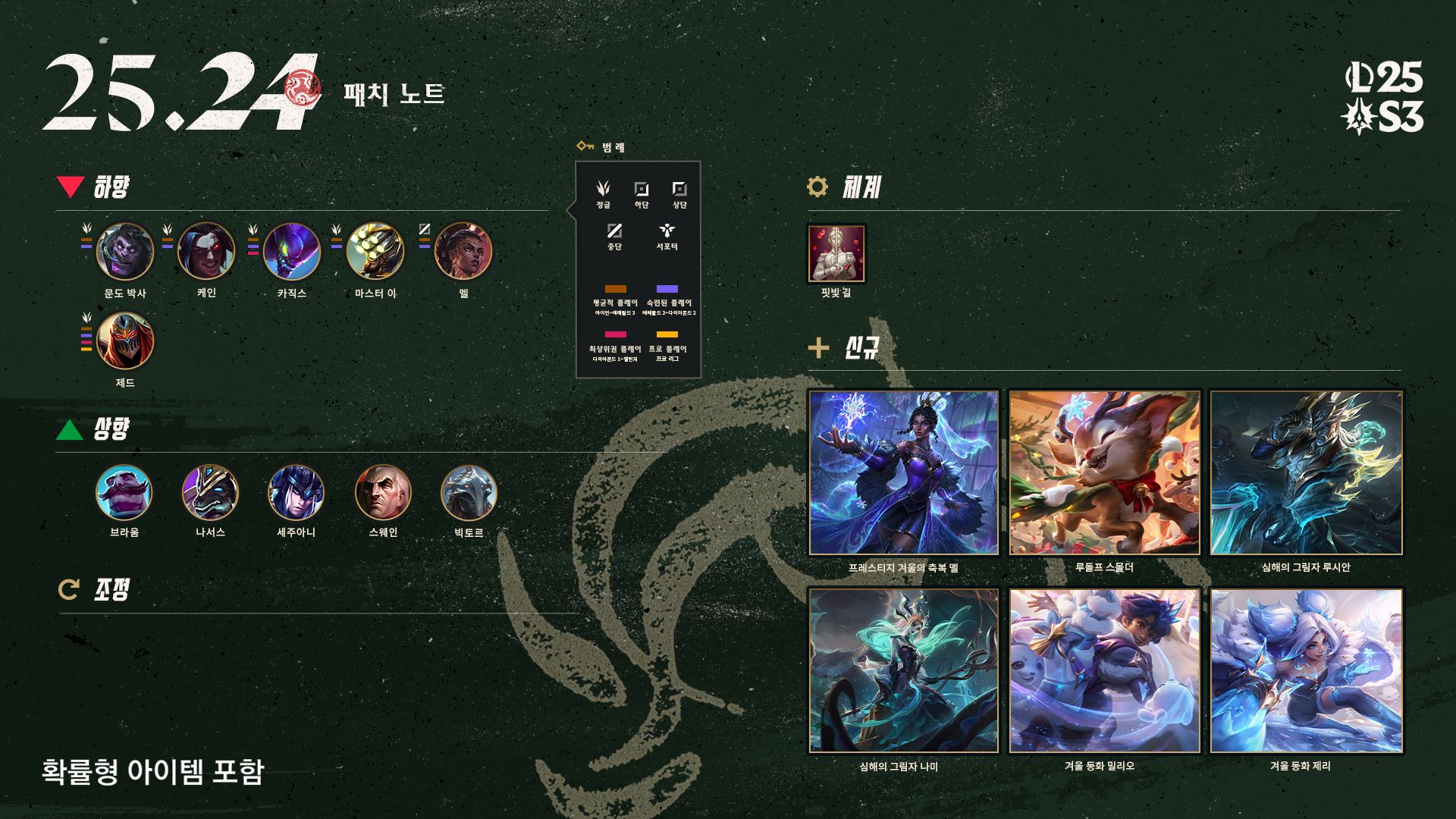Open the Swain buff portrait
Viewport: 1456px width, 819px height.
(383, 493)
